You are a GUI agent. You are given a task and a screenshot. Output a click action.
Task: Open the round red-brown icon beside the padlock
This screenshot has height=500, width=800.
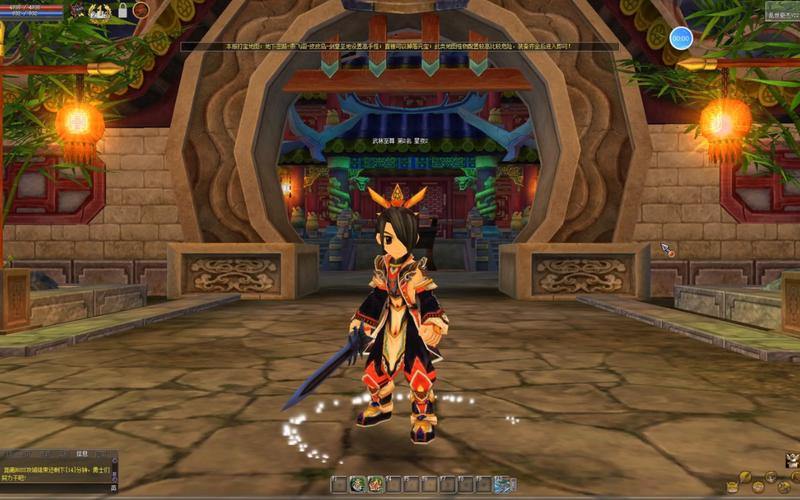click(x=141, y=10)
